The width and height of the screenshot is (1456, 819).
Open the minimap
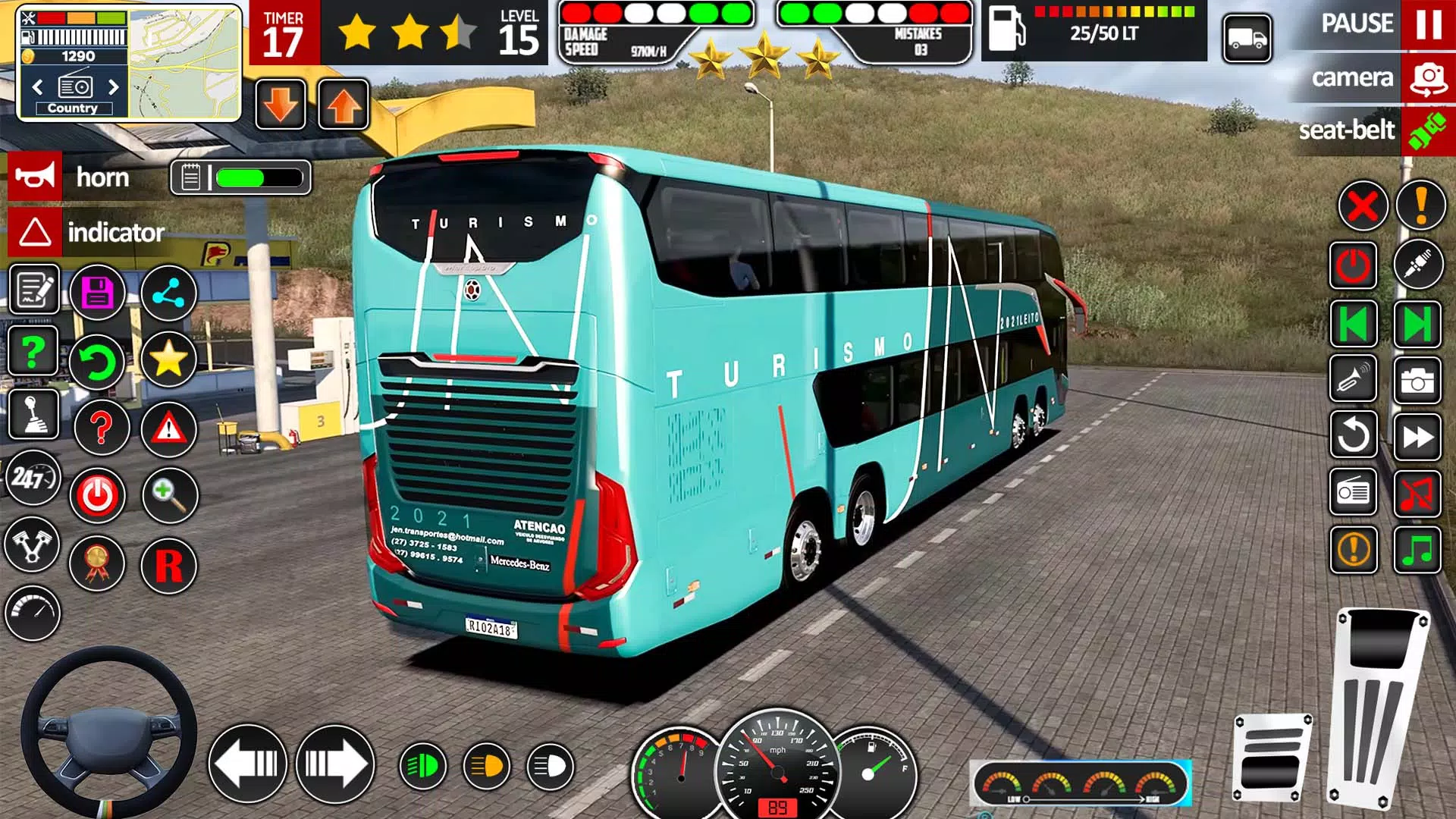[184, 63]
